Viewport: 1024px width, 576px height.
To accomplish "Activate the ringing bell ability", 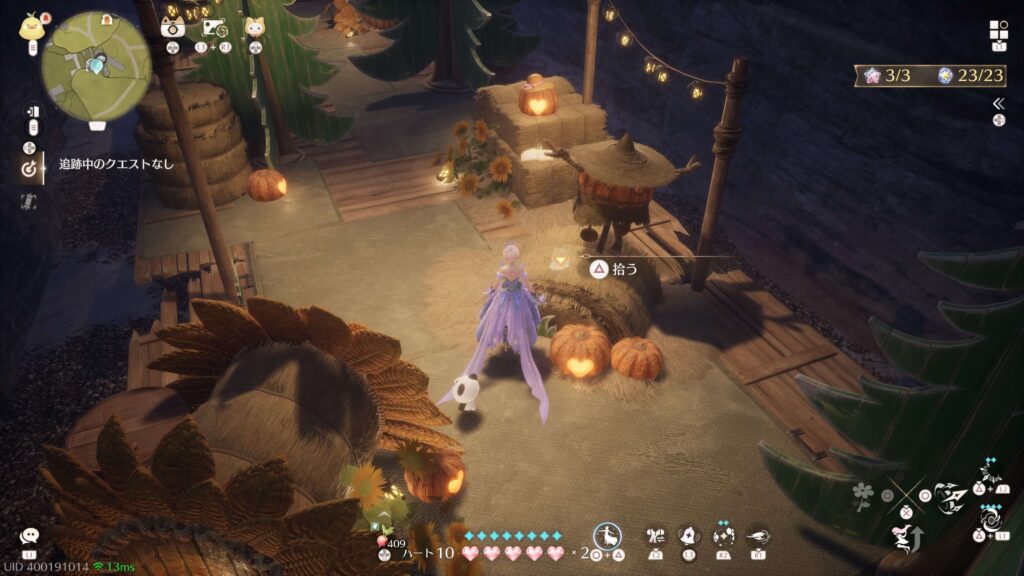I will click(689, 536).
